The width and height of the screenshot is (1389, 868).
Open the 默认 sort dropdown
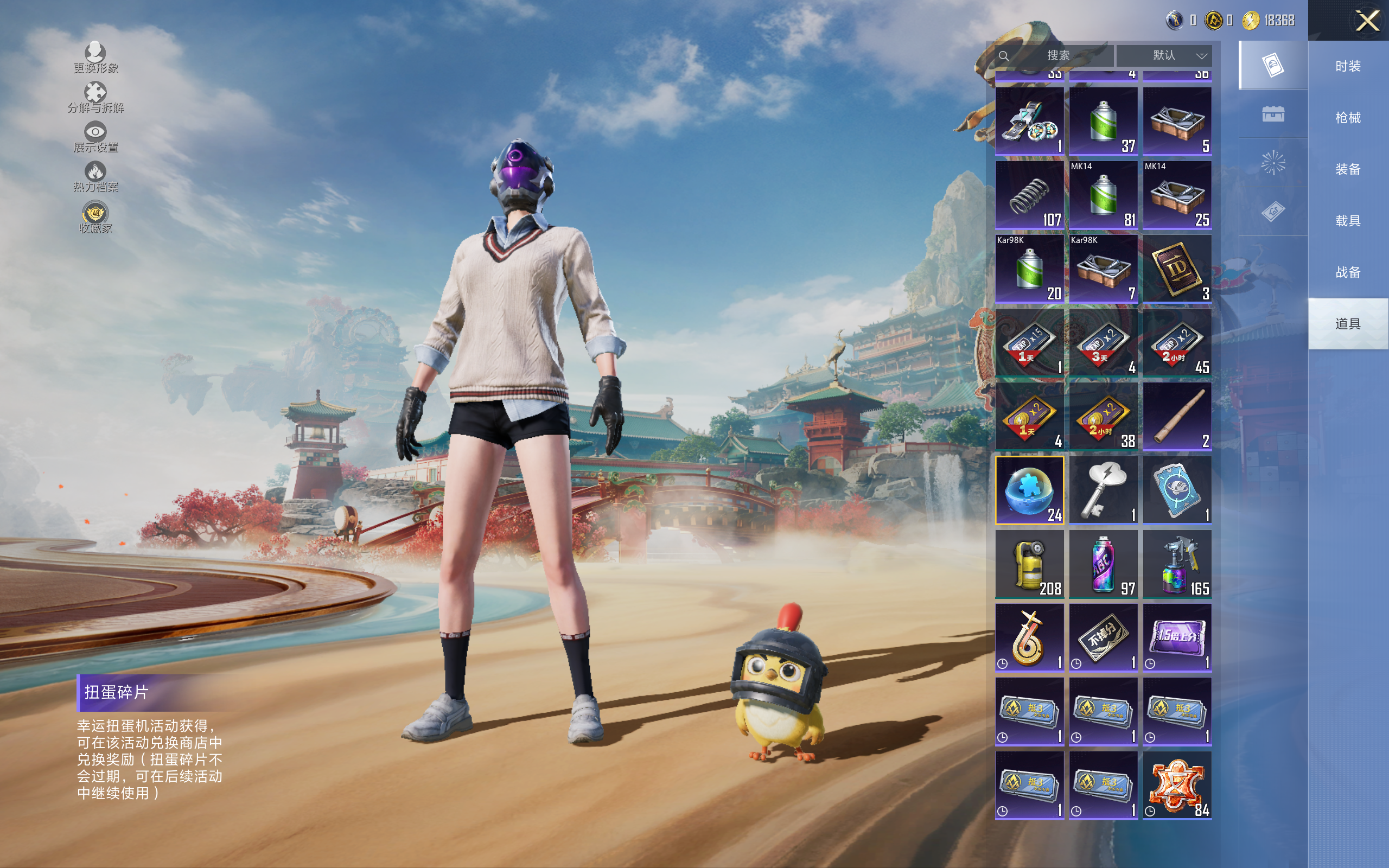(1164, 56)
